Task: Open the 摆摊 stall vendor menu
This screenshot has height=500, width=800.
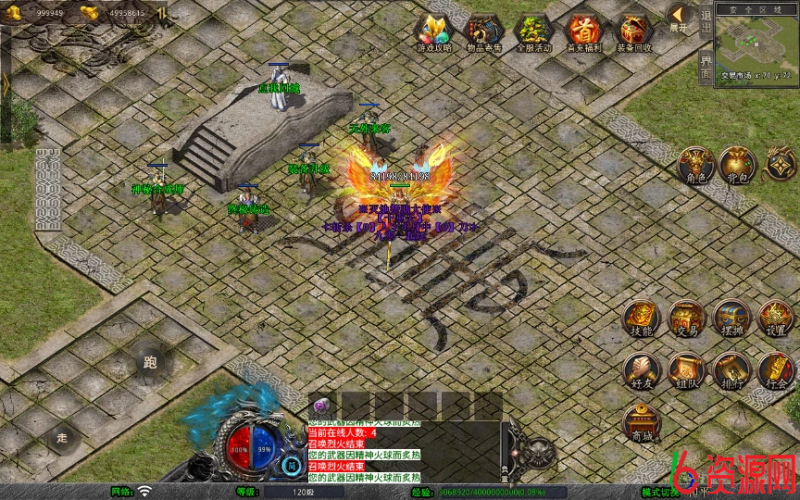Action: pyautogui.click(x=732, y=318)
